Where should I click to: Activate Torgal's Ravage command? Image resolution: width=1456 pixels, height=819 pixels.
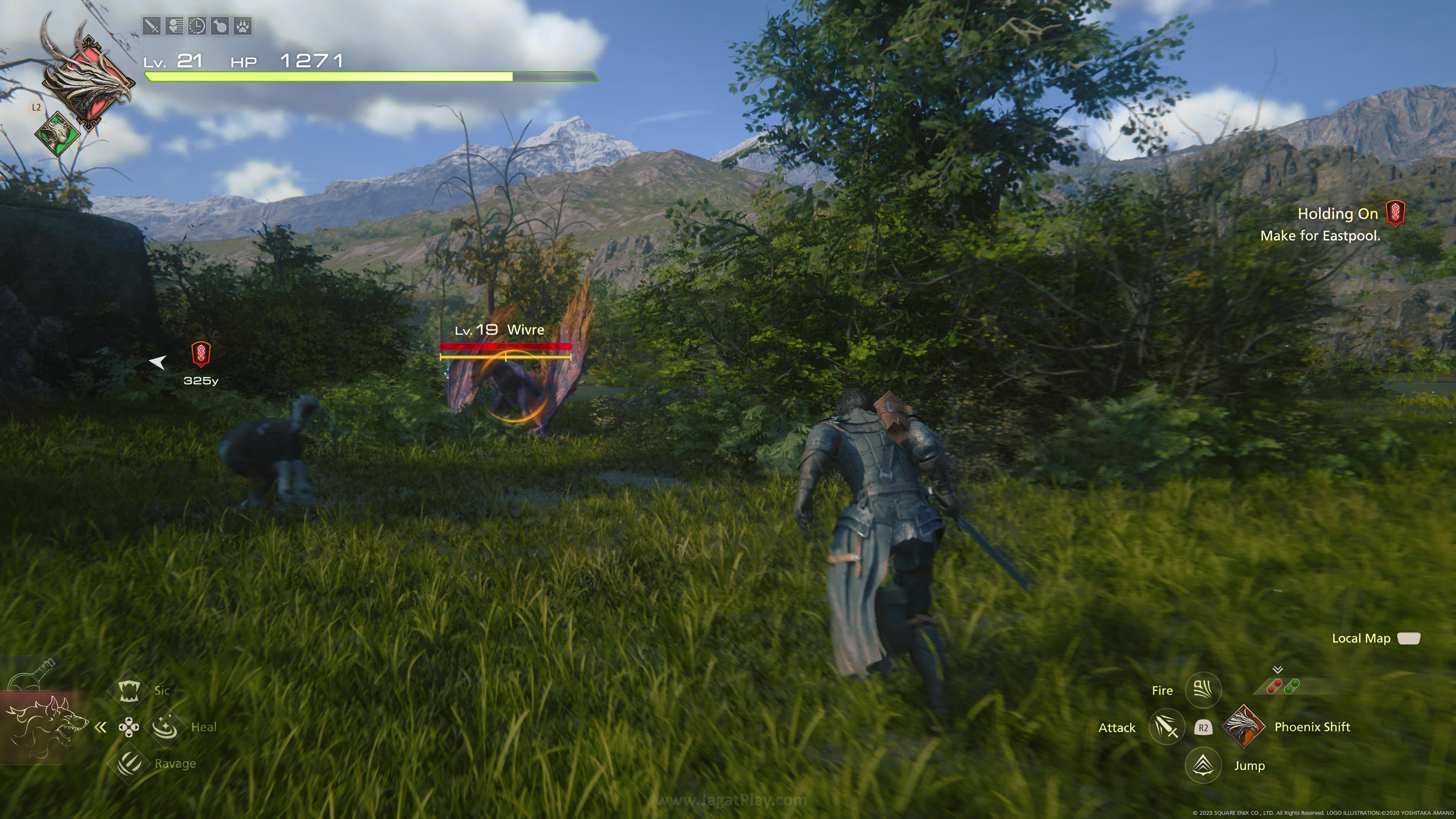pos(129,763)
